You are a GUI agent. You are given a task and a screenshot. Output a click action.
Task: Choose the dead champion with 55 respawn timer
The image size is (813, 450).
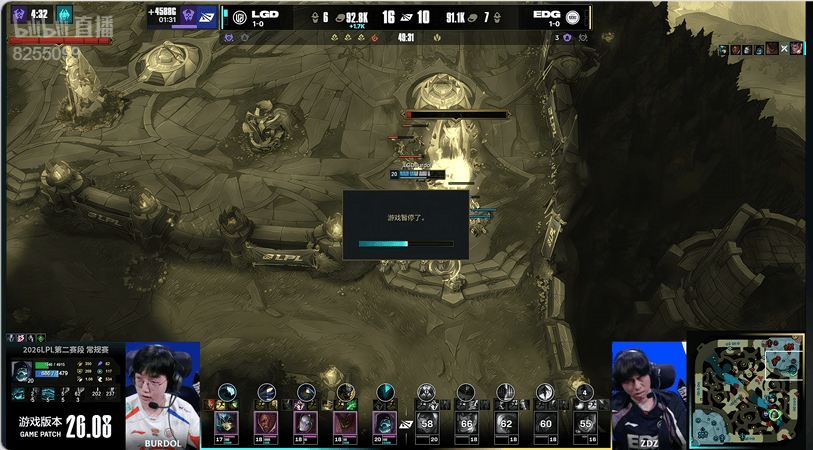(x=585, y=423)
